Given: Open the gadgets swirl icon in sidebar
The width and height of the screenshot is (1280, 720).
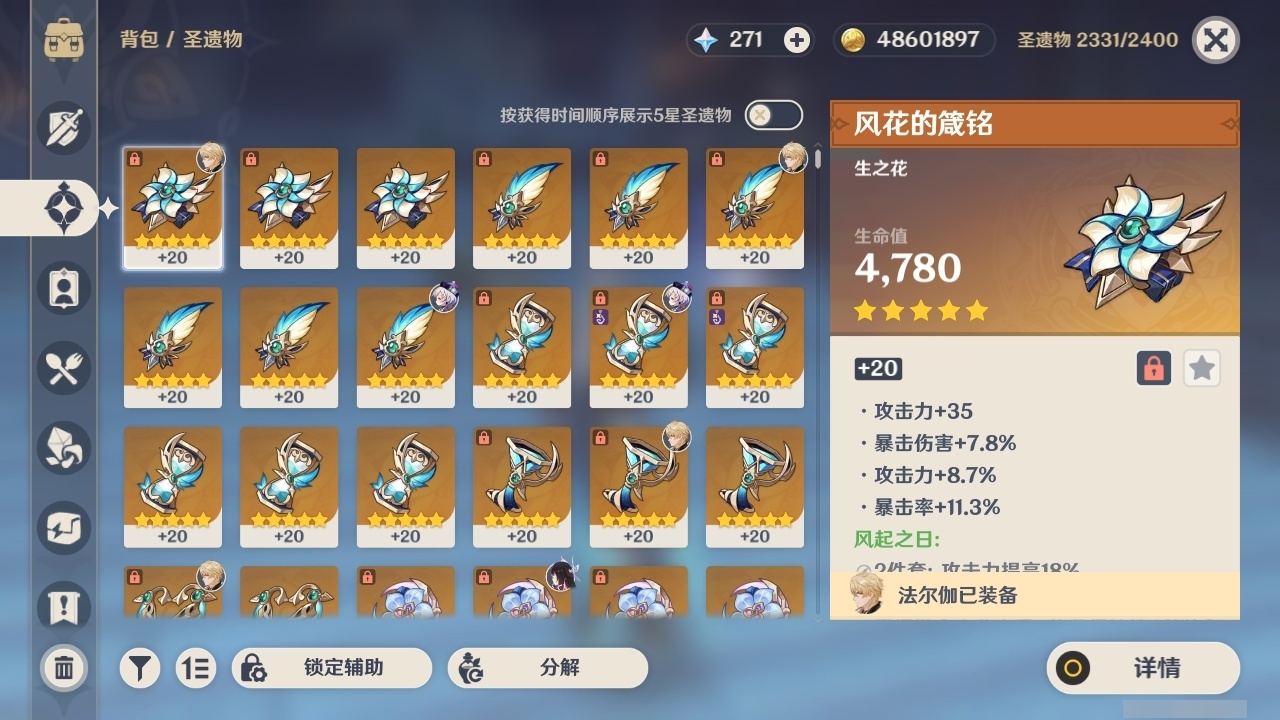Looking at the screenshot, I should coord(62,528).
